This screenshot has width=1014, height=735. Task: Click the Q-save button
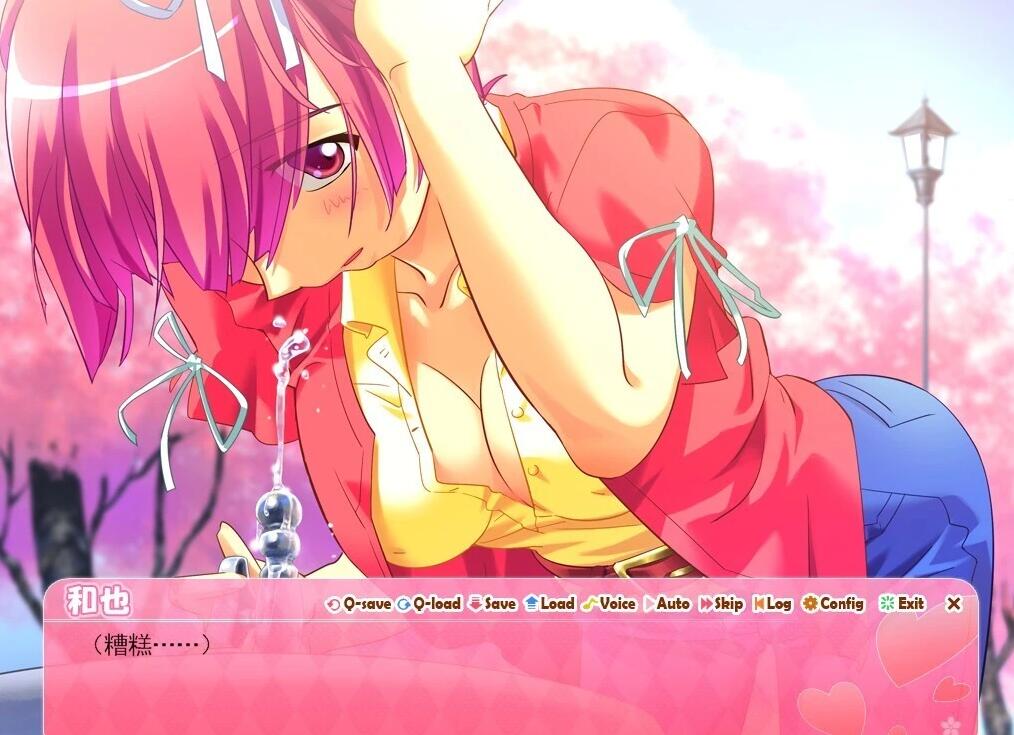(x=359, y=604)
